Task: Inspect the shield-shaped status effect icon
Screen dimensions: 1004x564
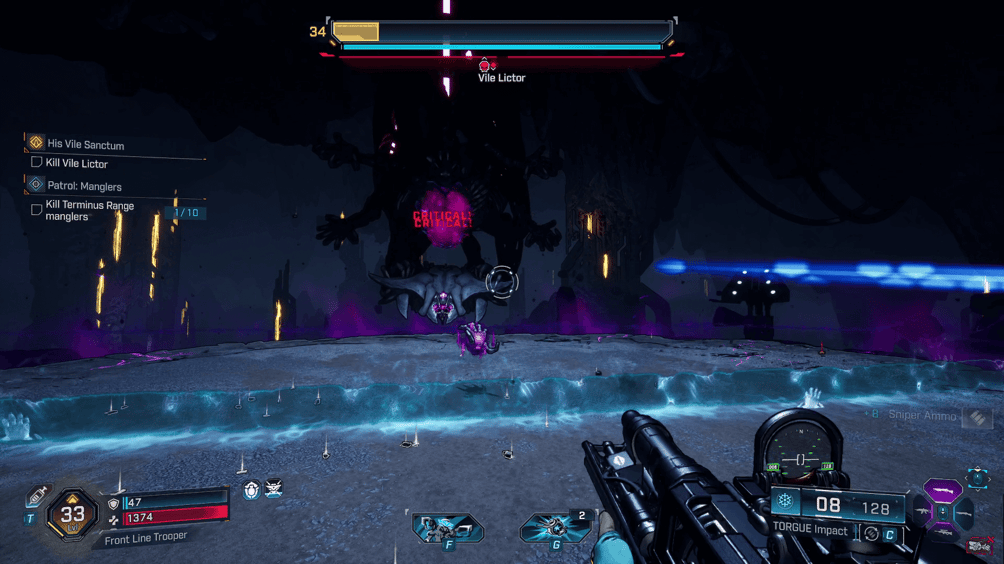Action: pos(252,490)
